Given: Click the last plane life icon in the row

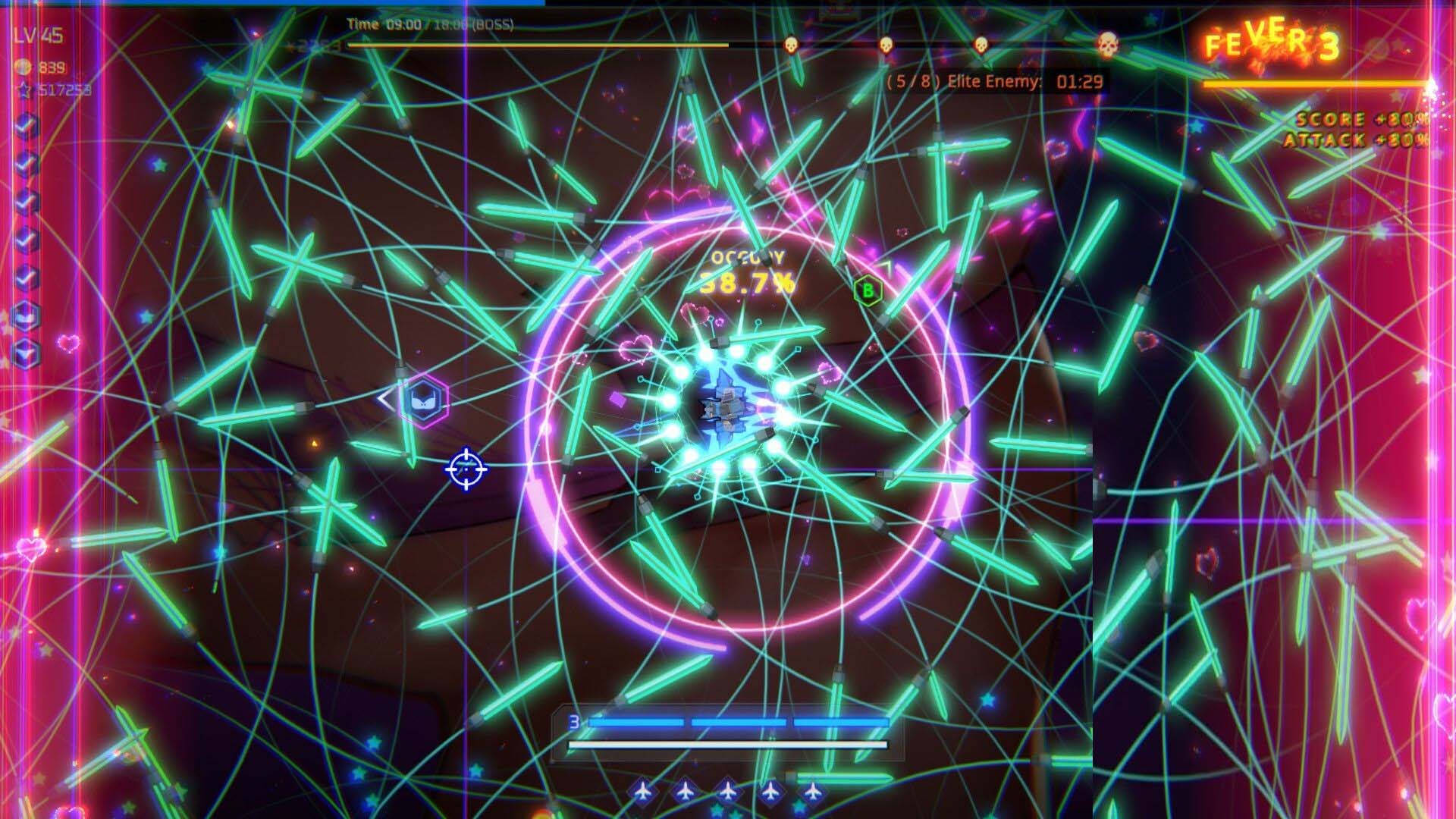Looking at the screenshot, I should 813,791.
